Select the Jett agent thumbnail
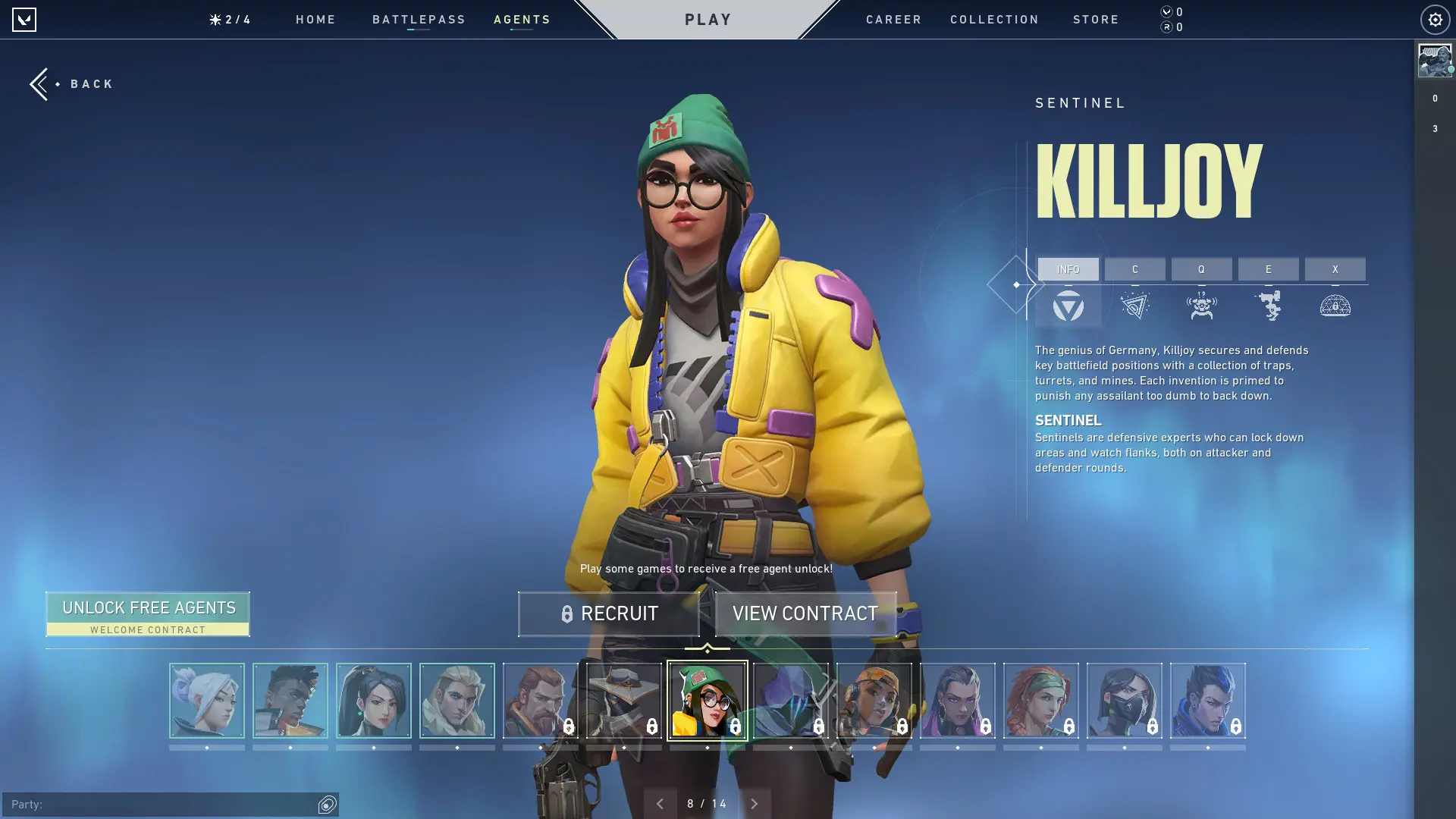 206,701
